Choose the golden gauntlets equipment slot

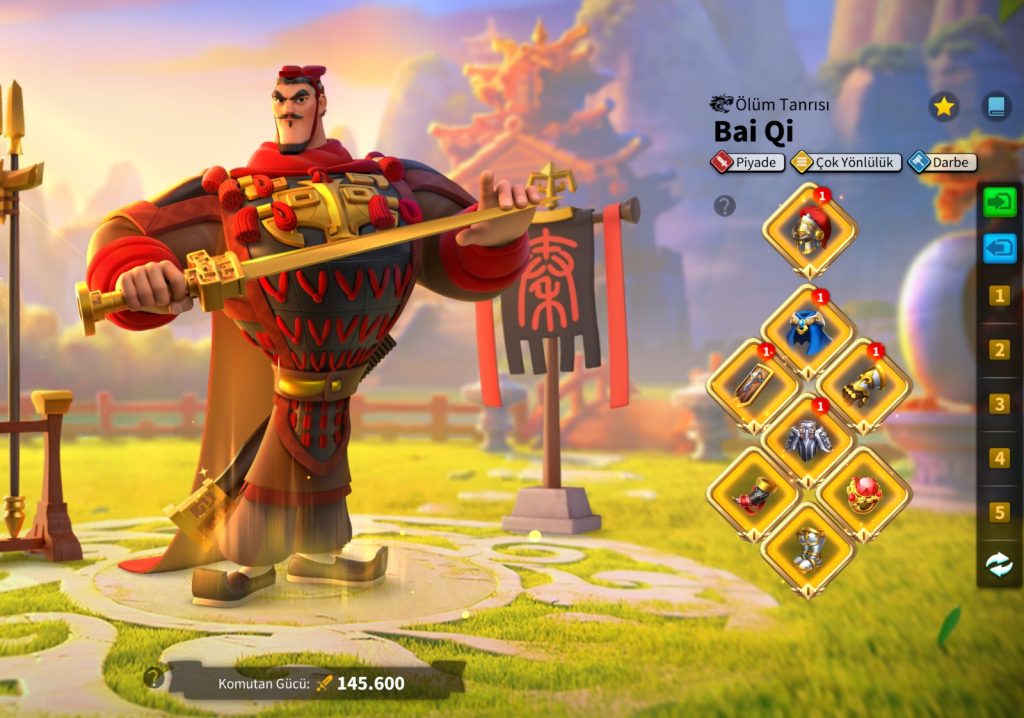[x=864, y=385]
